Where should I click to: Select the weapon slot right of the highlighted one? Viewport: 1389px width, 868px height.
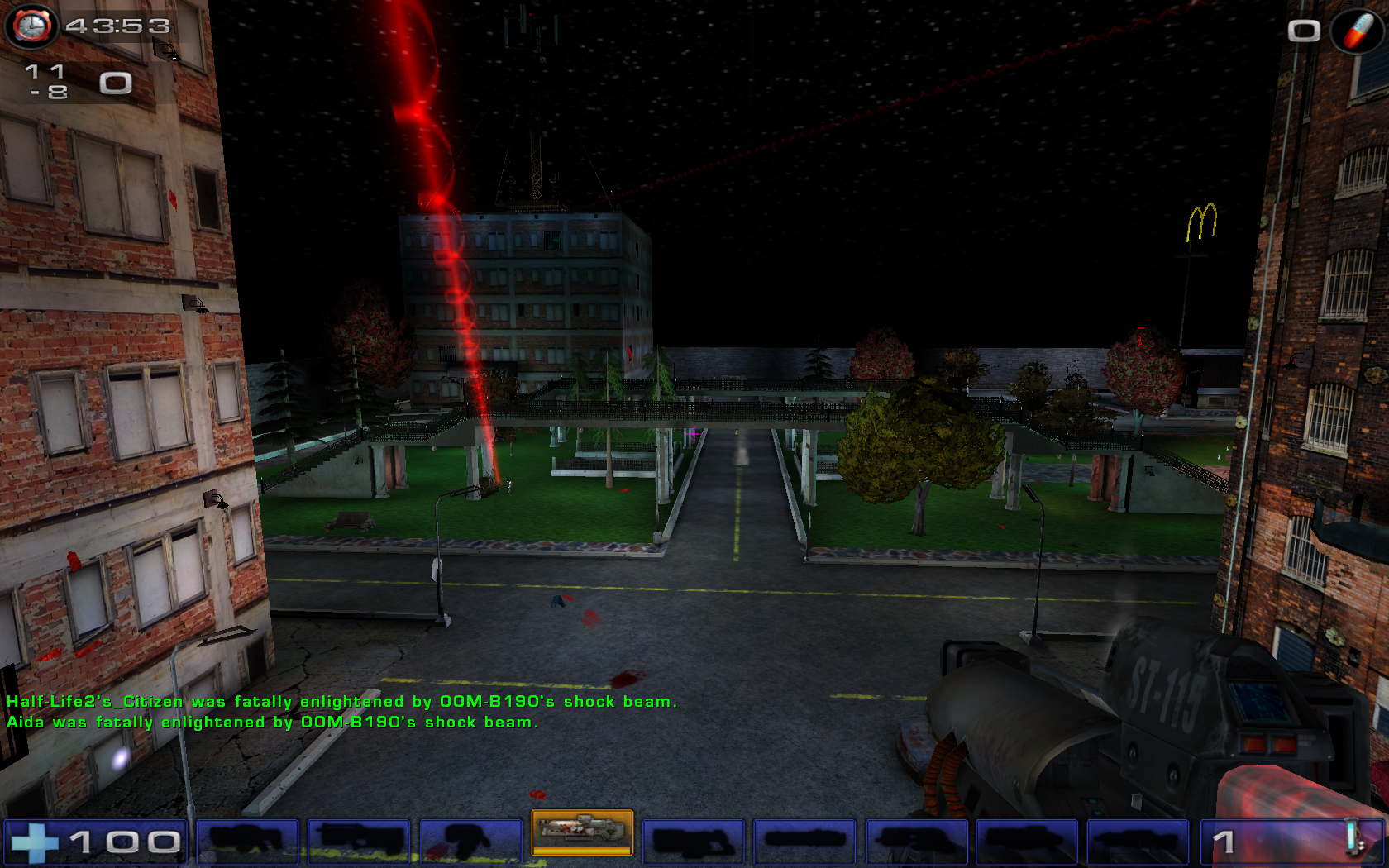click(694, 842)
